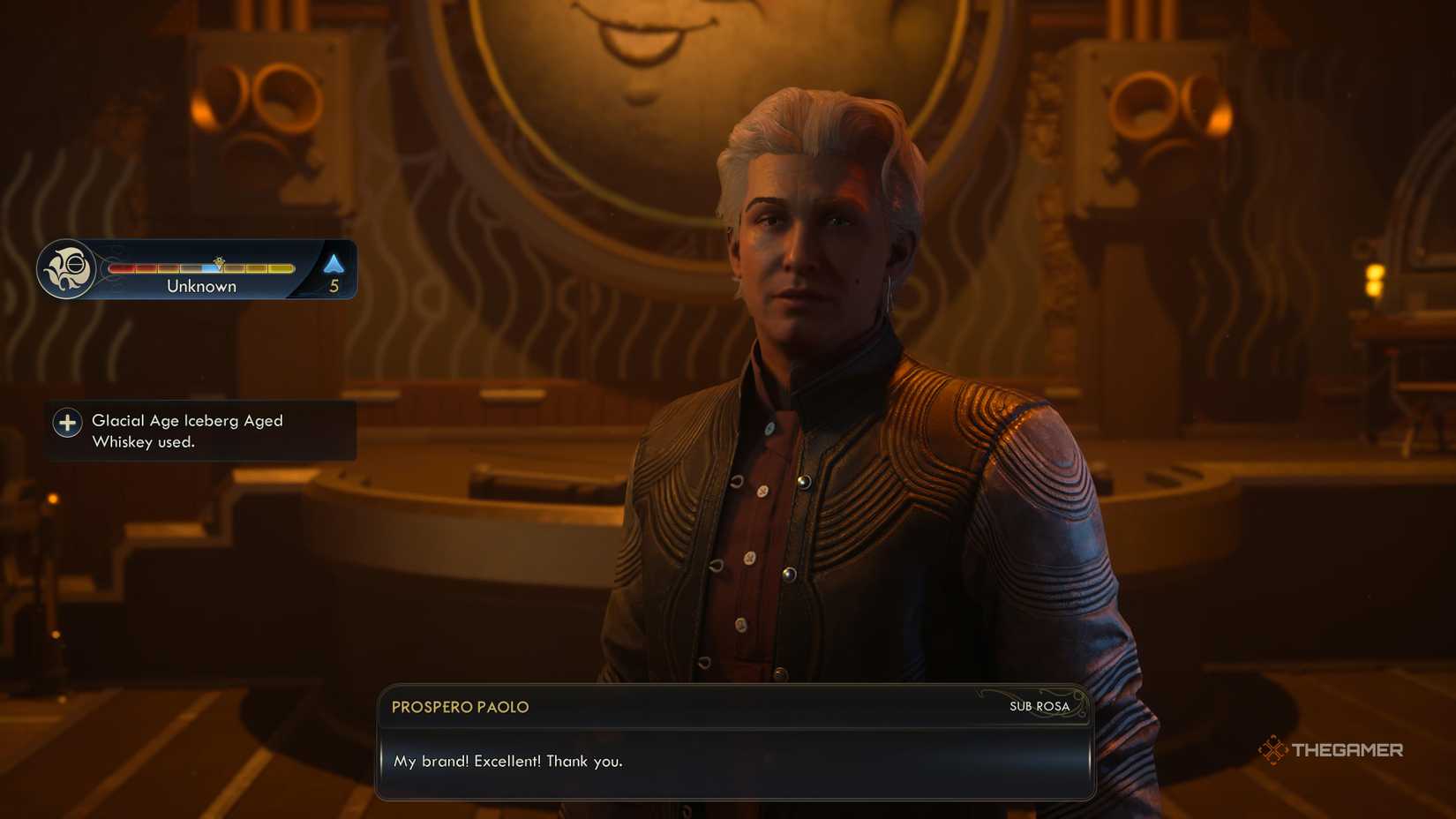Click the dialogue line My brand! Excellent!
The width and height of the screenshot is (1456, 819).
click(x=509, y=760)
